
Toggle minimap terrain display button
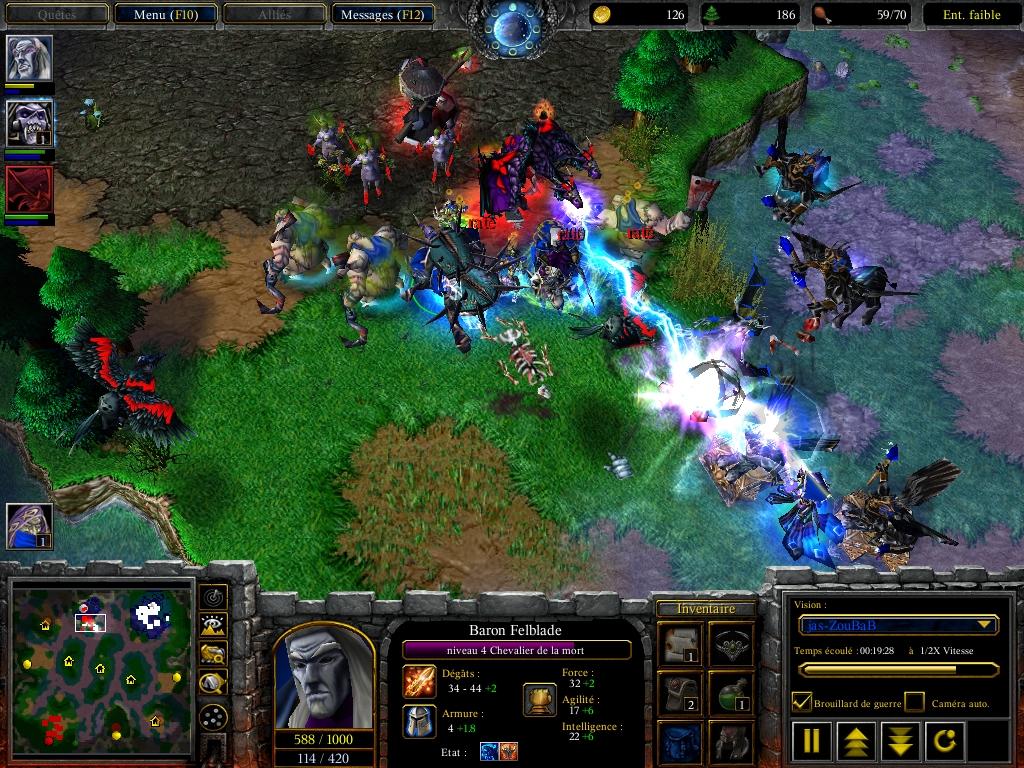(x=212, y=626)
